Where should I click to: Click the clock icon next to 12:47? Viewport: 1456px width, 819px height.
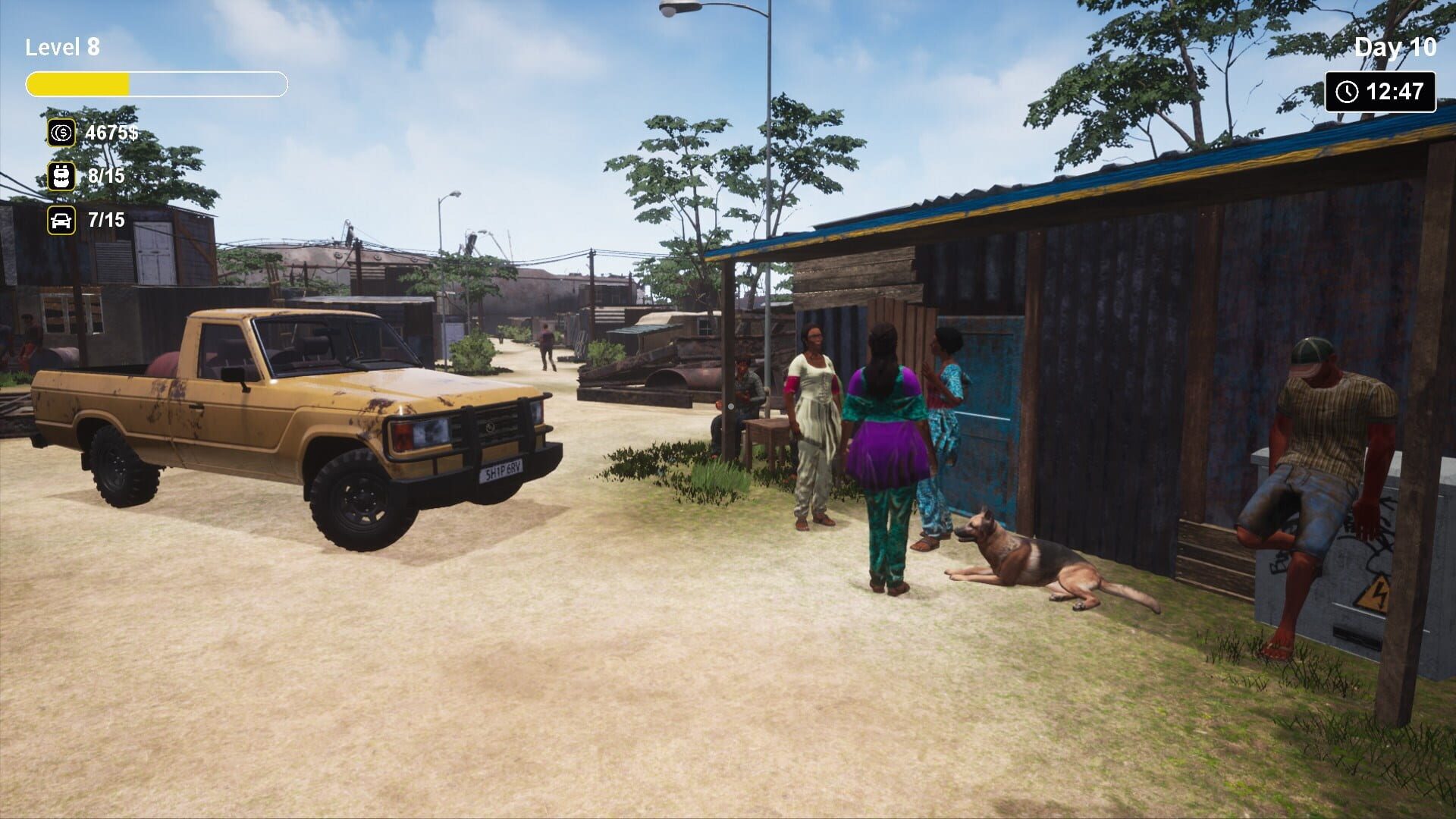(x=1346, y=91)
